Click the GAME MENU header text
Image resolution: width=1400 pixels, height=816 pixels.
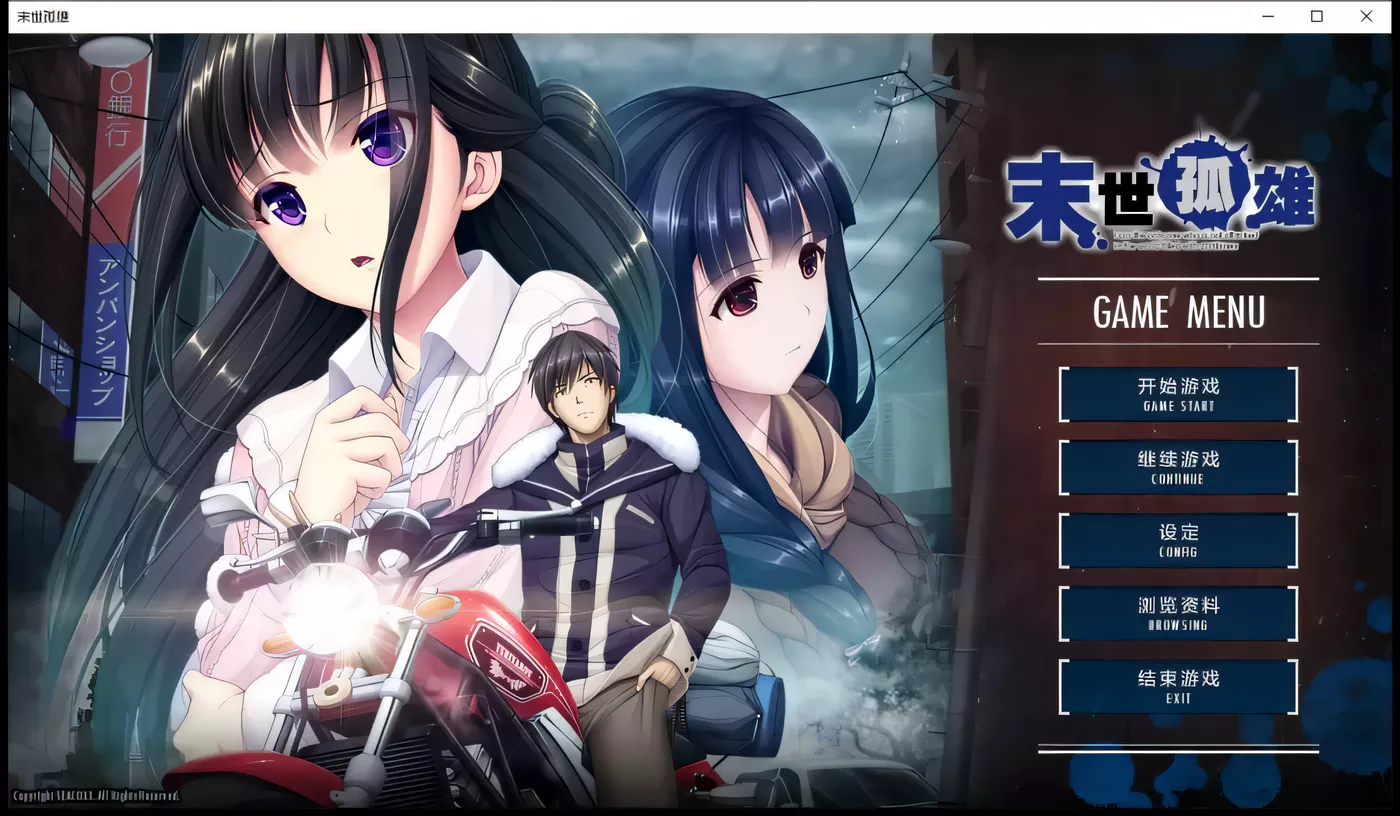click(x=1177, y=313)
